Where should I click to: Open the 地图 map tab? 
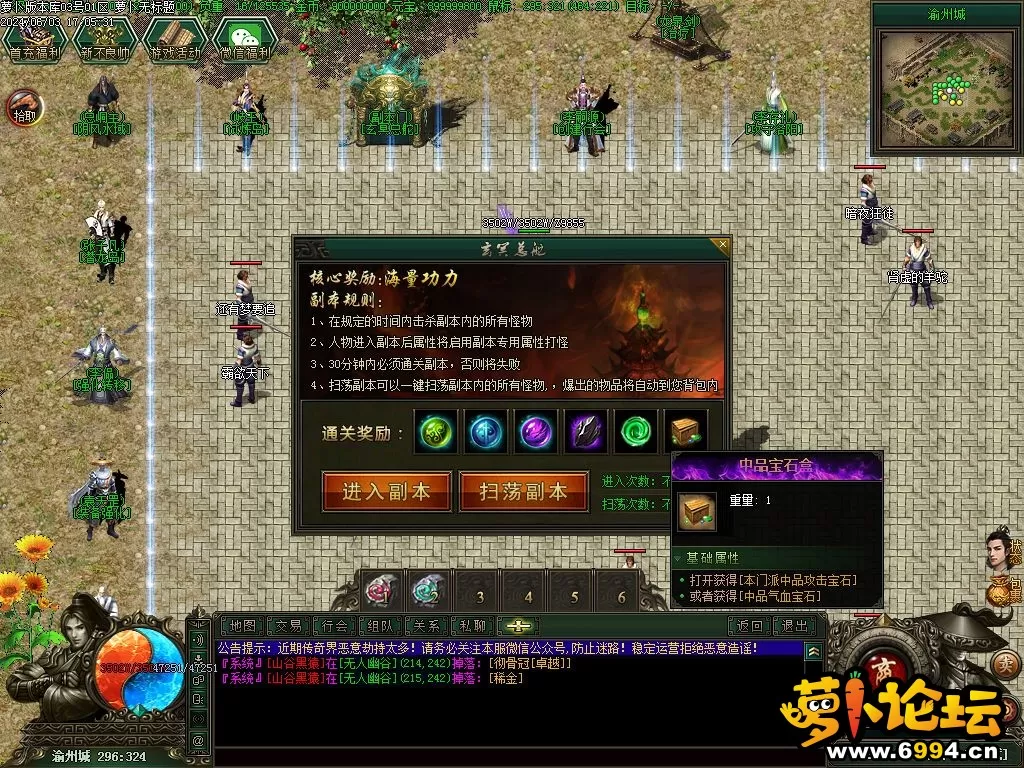click(241, 626)
